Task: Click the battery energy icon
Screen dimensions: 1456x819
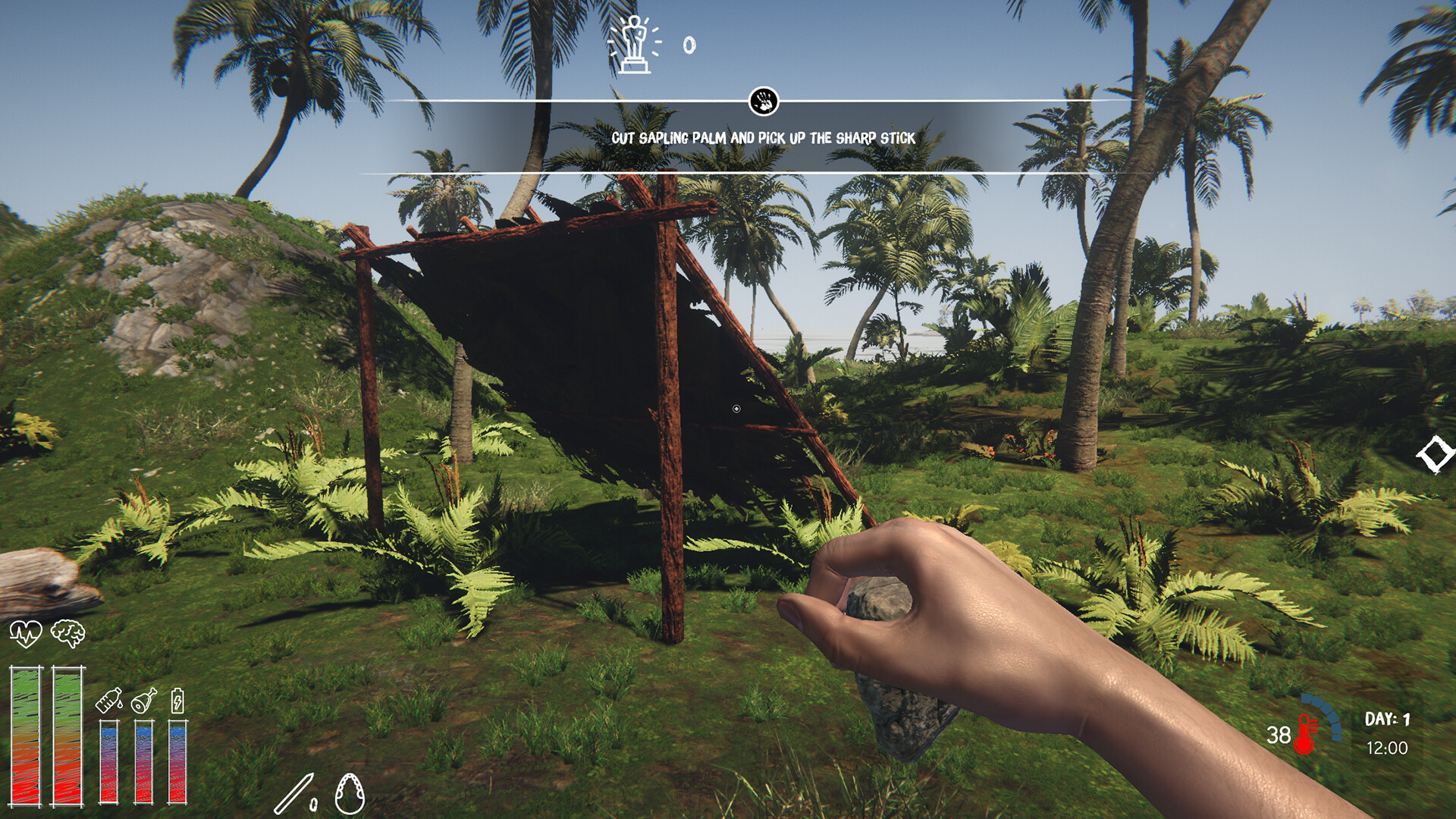Action: point(177,701)
